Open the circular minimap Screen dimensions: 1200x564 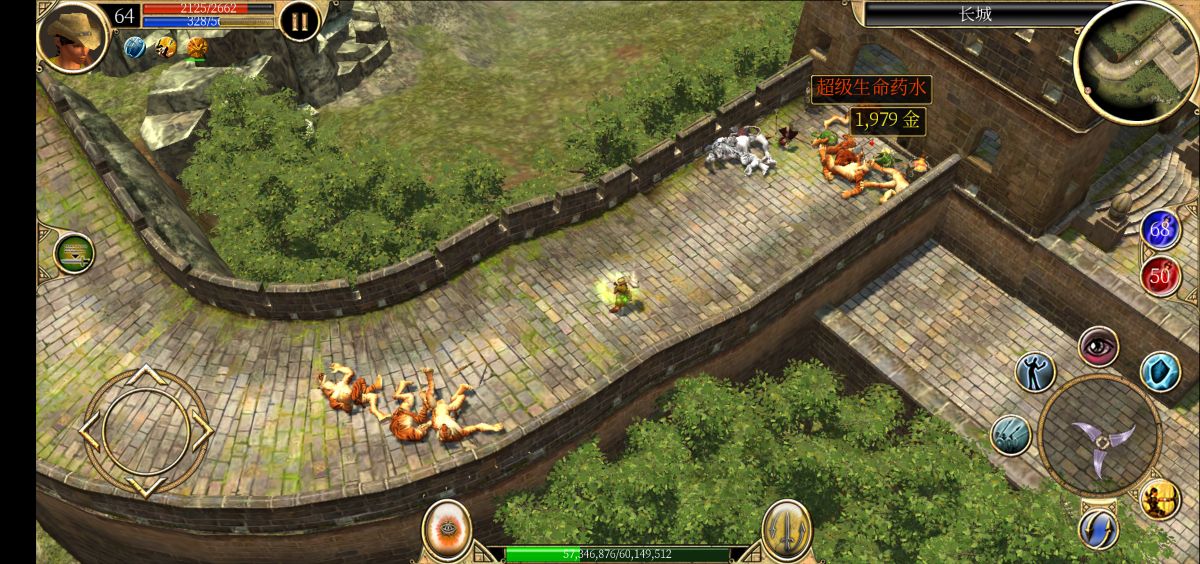point(1135,60)
